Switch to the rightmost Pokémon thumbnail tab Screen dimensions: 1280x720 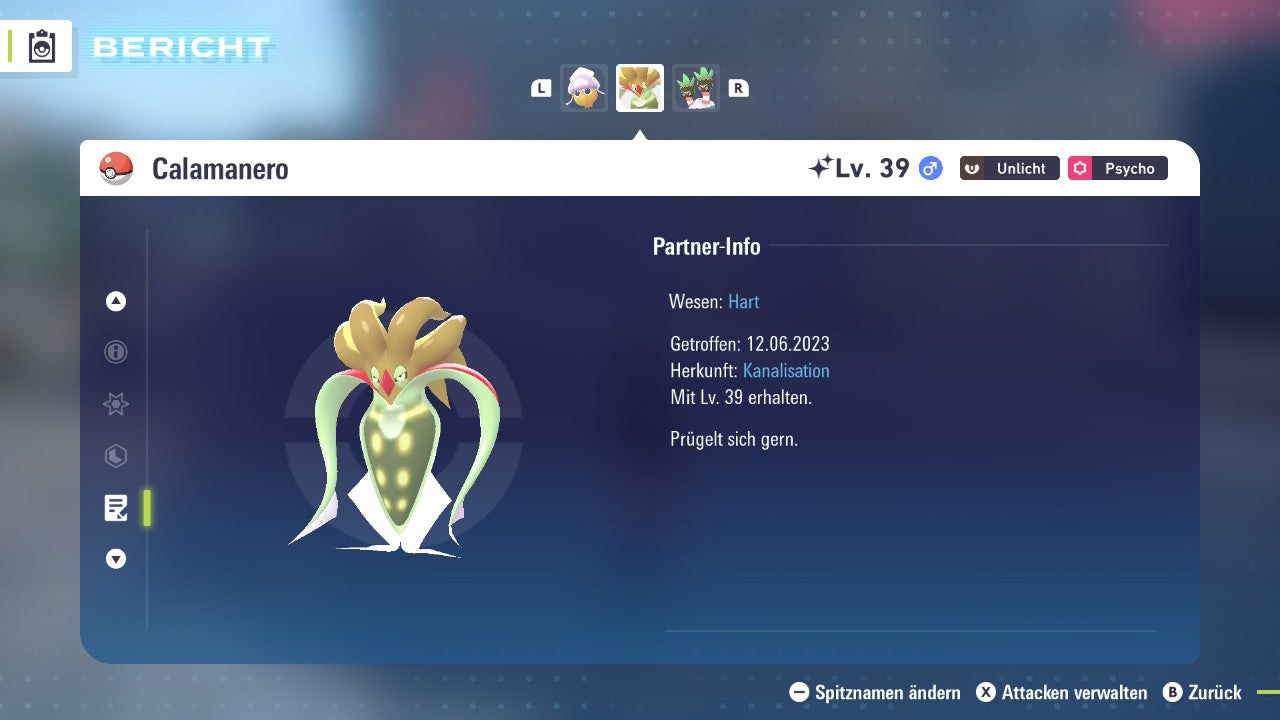(695, 88)
